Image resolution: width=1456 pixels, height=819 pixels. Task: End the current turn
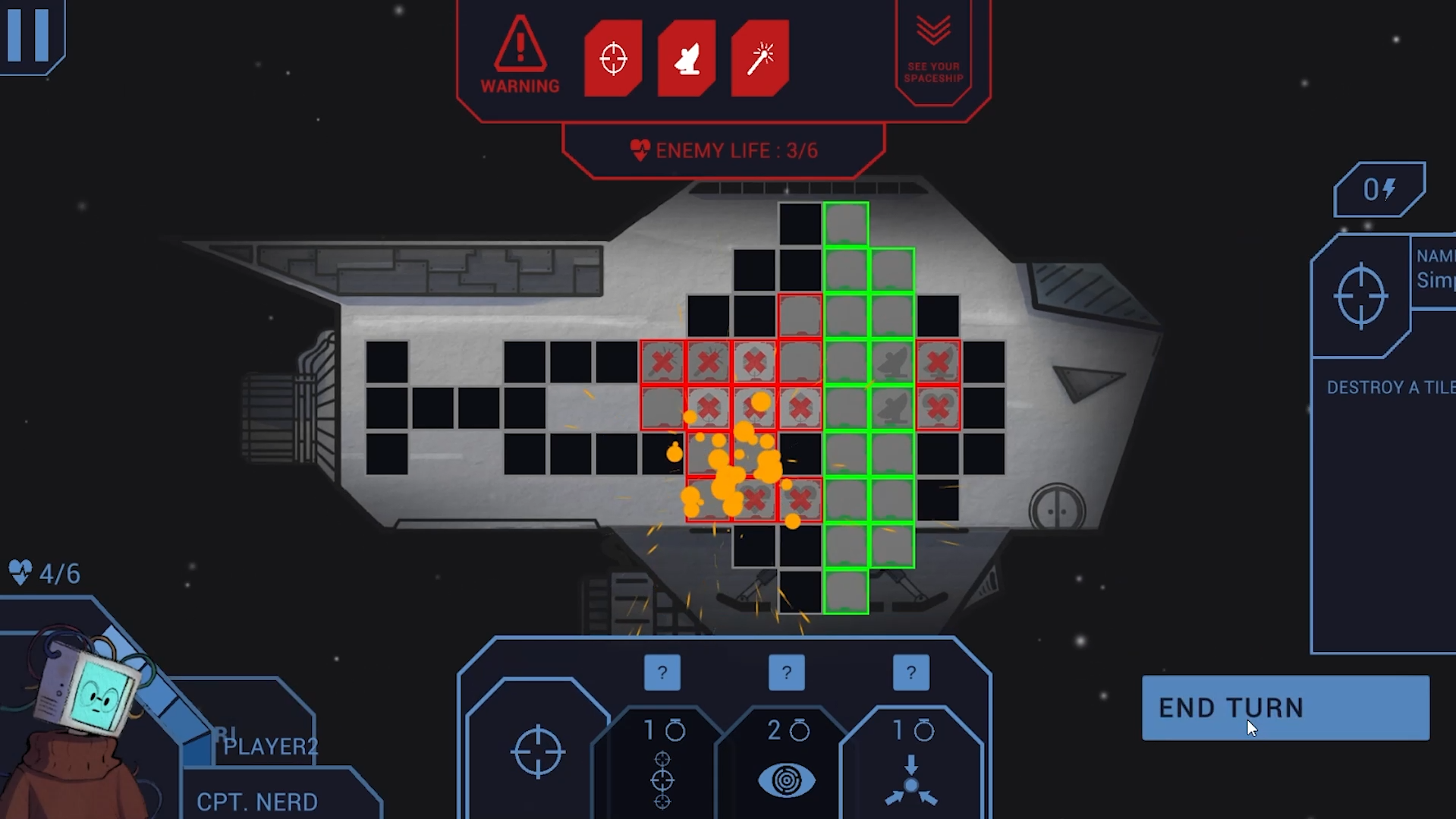(1285, 707)
